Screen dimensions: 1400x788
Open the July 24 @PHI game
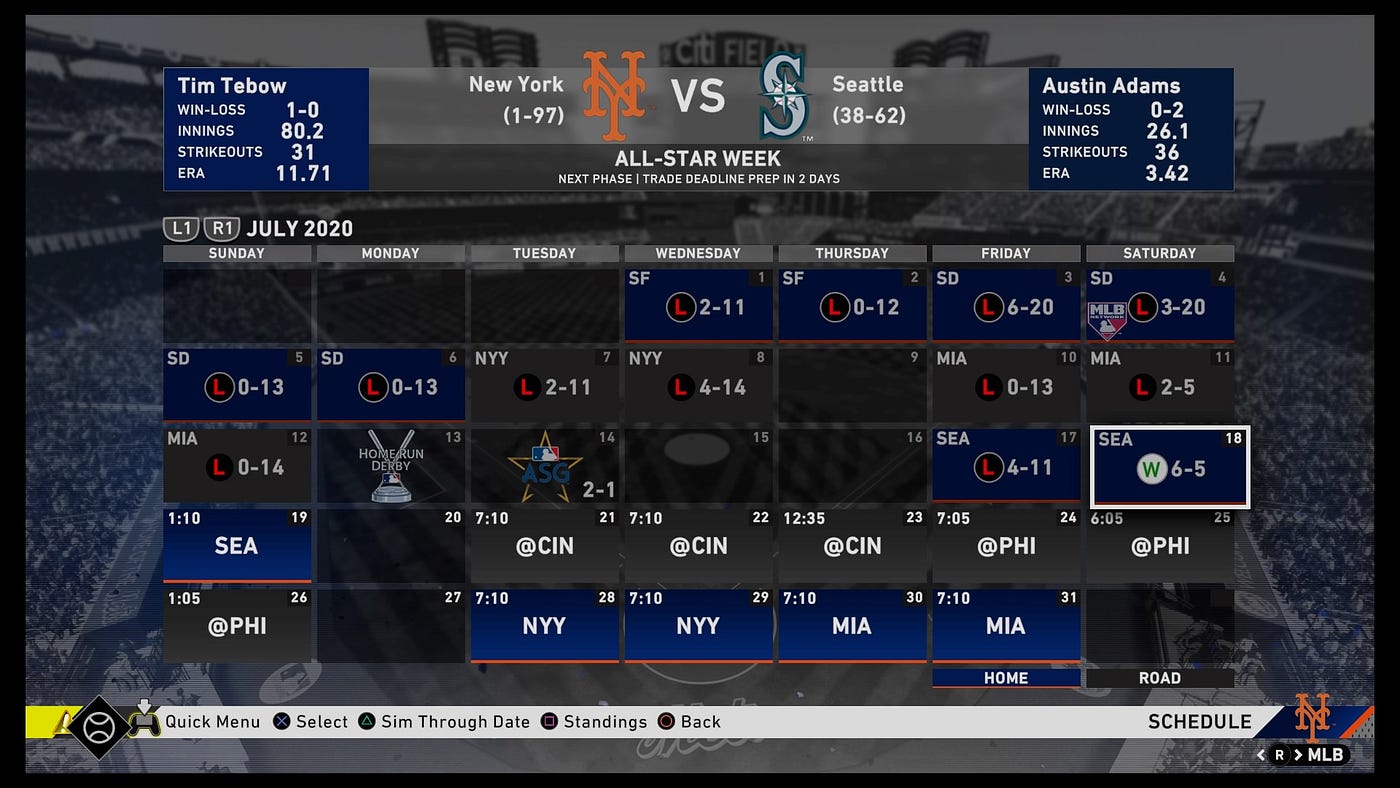pyautogui.click(x=1006, y=545)
